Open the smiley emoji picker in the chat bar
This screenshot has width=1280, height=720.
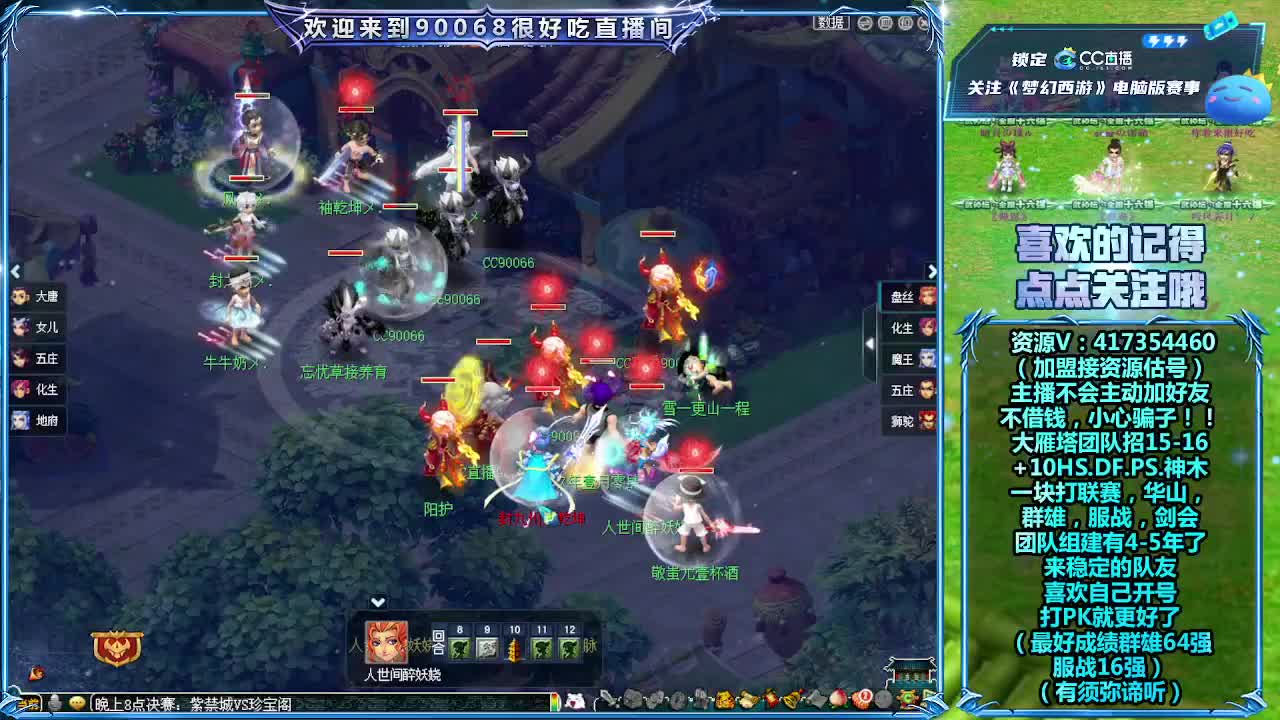click(x=75, y=704)
